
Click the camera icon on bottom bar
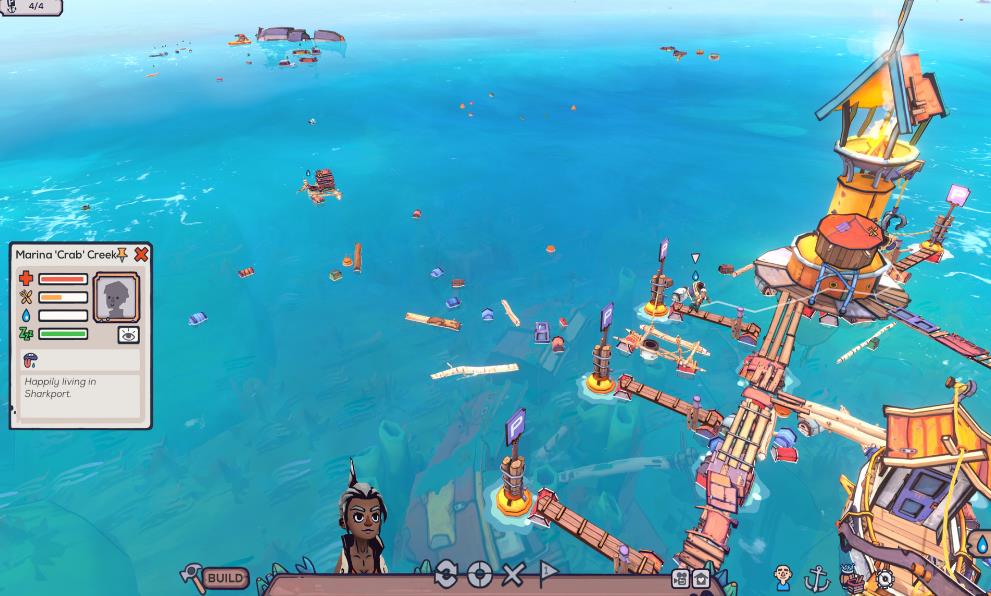tap(680, 579)
